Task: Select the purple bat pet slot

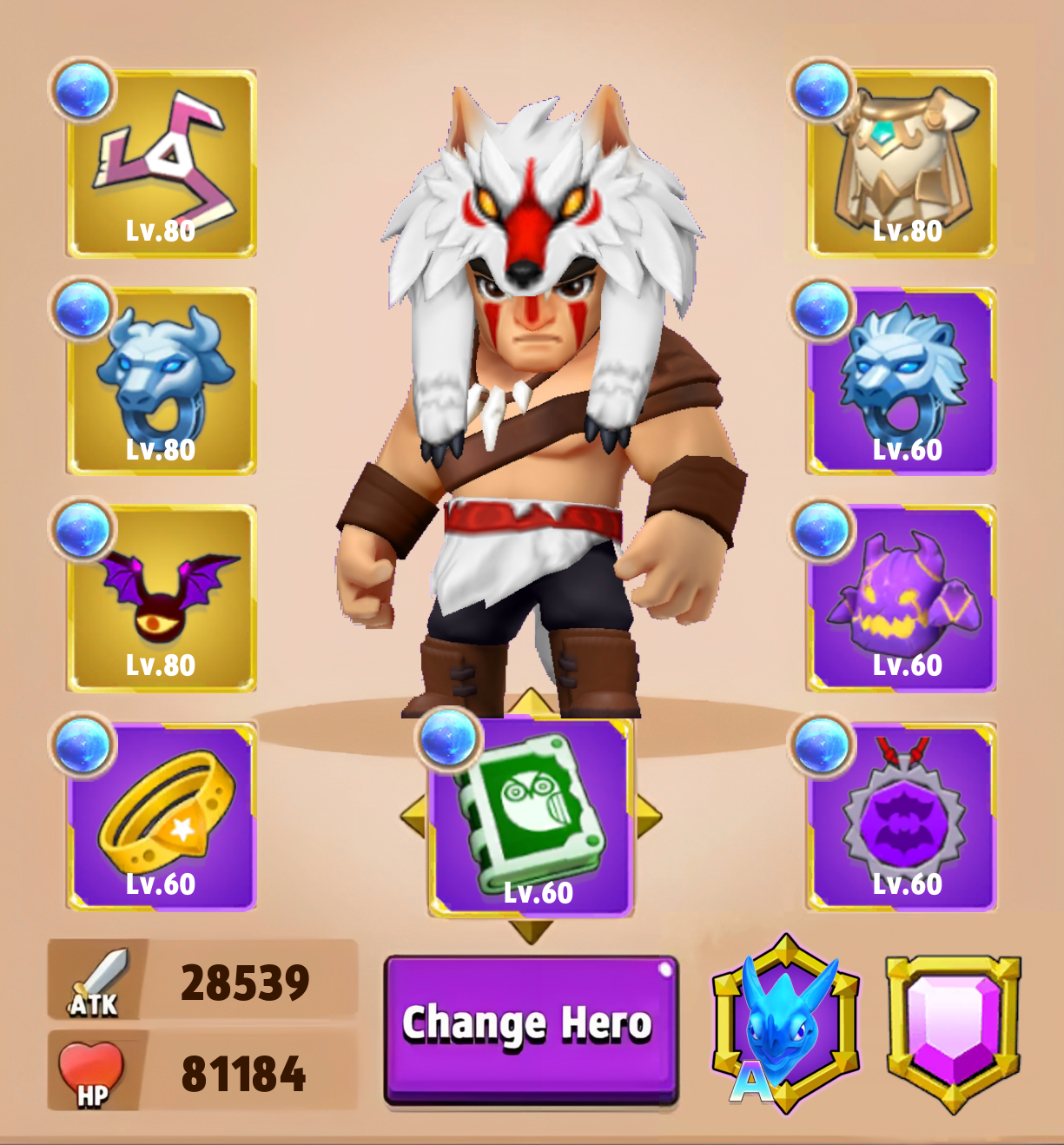Action: [162, 599]
